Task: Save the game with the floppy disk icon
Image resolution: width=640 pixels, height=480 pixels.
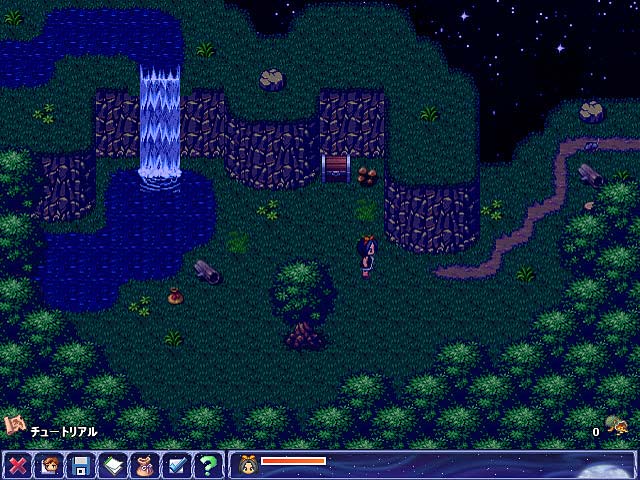Action: [x=81, y=465]
